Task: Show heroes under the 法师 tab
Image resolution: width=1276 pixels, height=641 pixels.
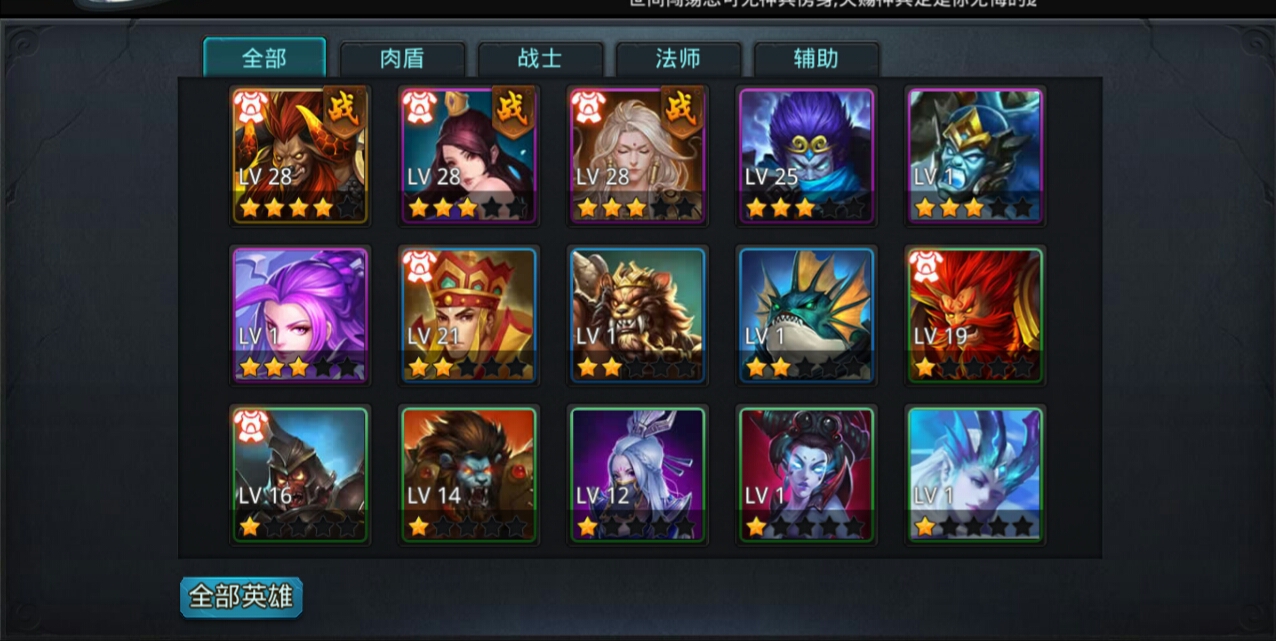Action: pos(678,59)
